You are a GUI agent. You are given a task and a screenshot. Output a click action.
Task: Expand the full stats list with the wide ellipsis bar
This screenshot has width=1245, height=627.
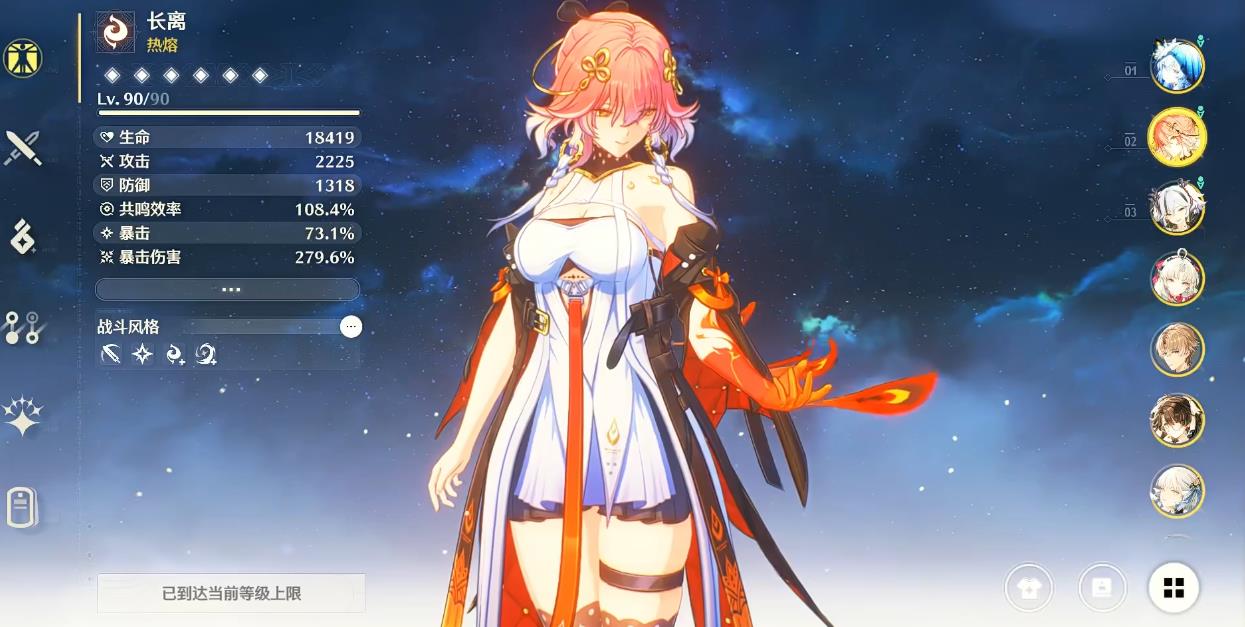[227, 289]
